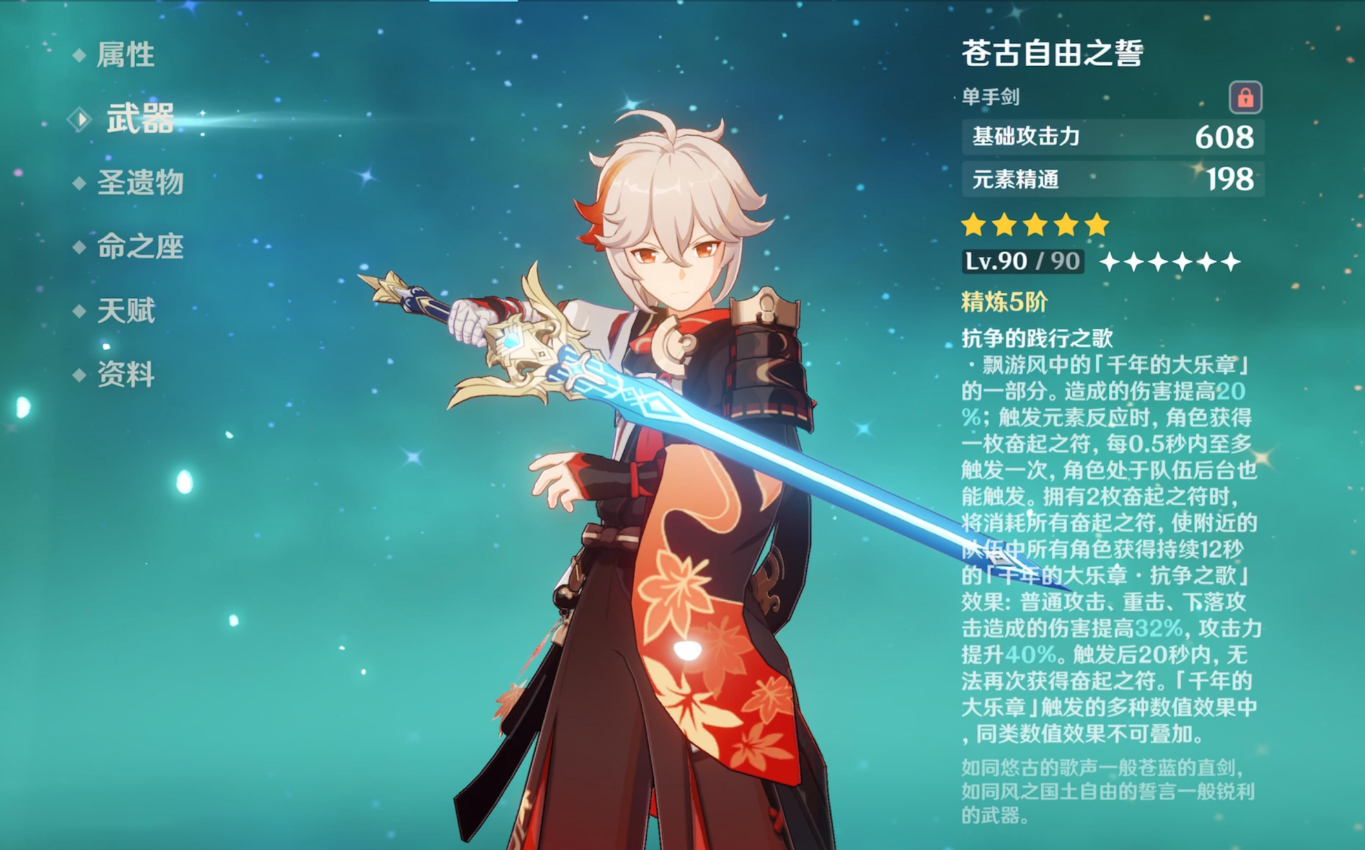
Task: View the 资料 profile tab
Action: (125, 375)
